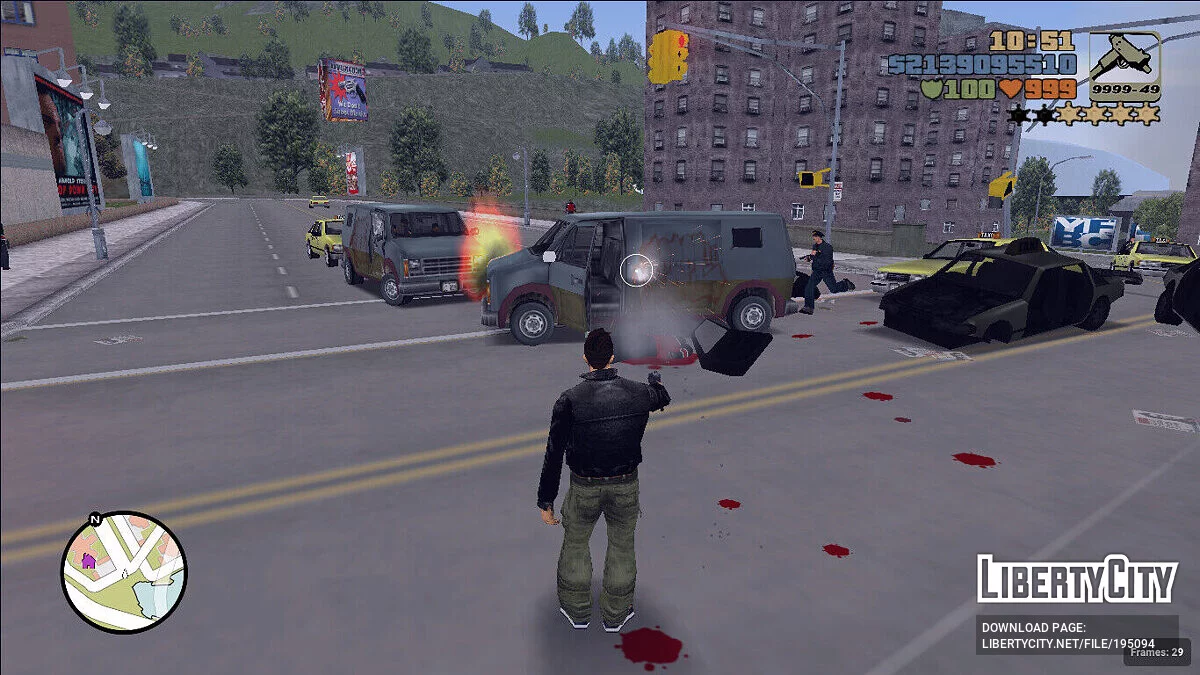Open the circular radar minimap
This screenshot has width=1200, height=675.
[124, 572]
